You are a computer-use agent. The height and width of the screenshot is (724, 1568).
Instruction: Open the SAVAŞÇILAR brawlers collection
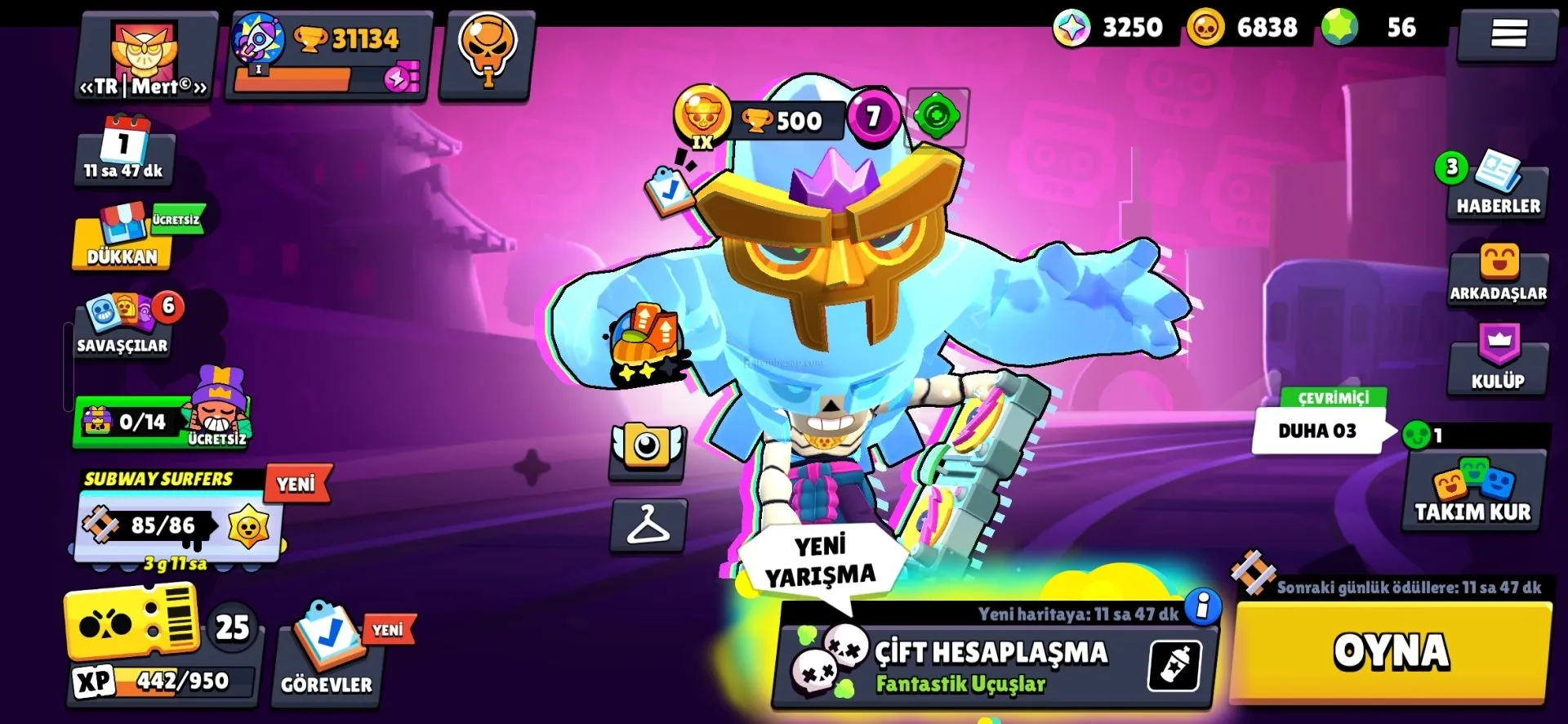click(122, 327)
